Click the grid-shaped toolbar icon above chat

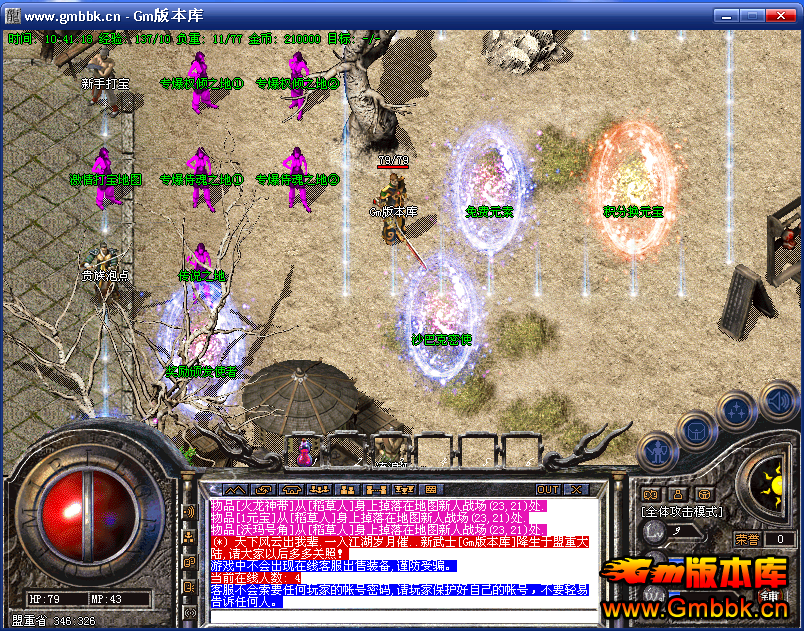point(431,490)
